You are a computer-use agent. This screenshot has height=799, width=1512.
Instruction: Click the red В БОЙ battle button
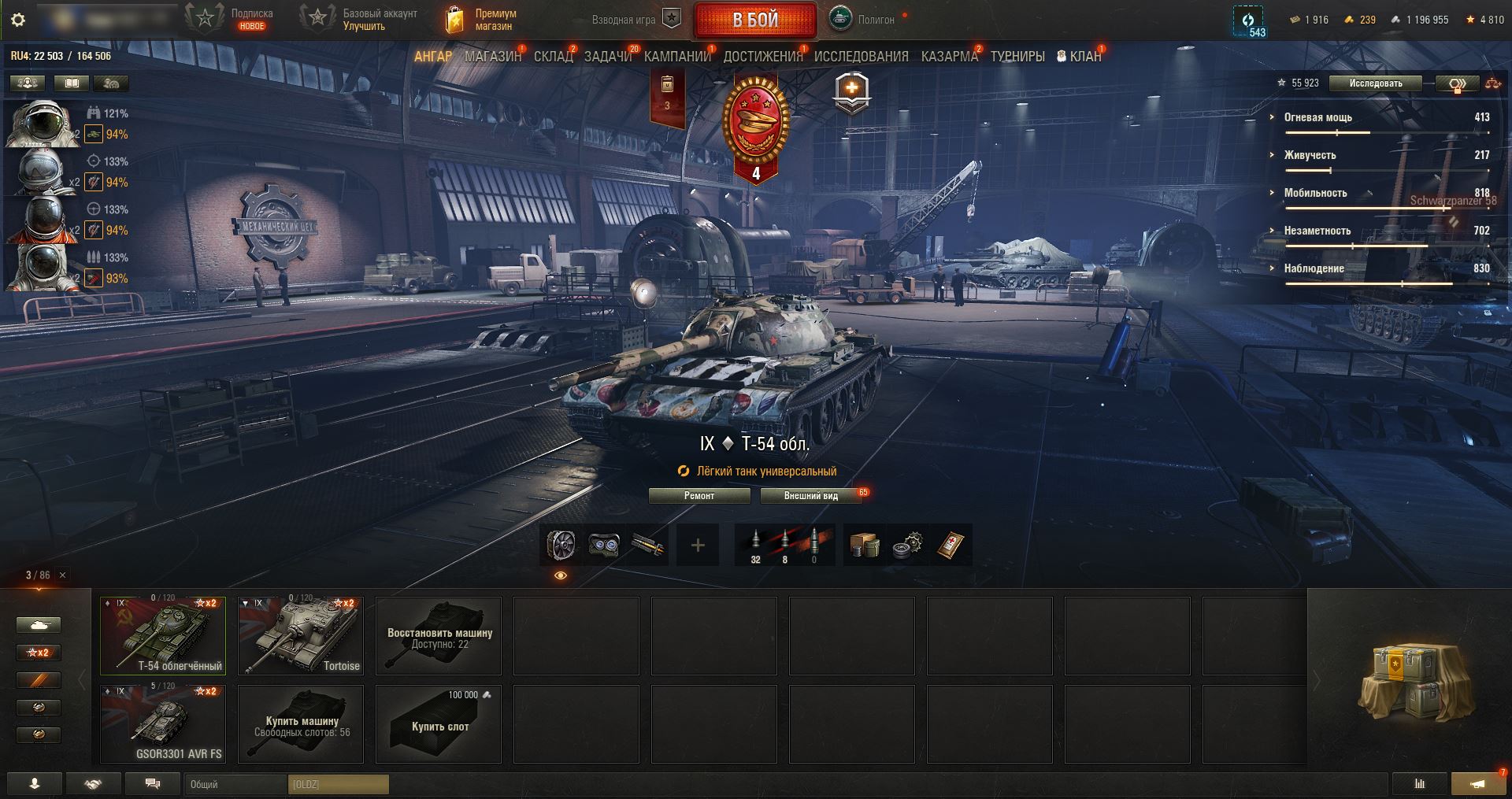(754, 20)
